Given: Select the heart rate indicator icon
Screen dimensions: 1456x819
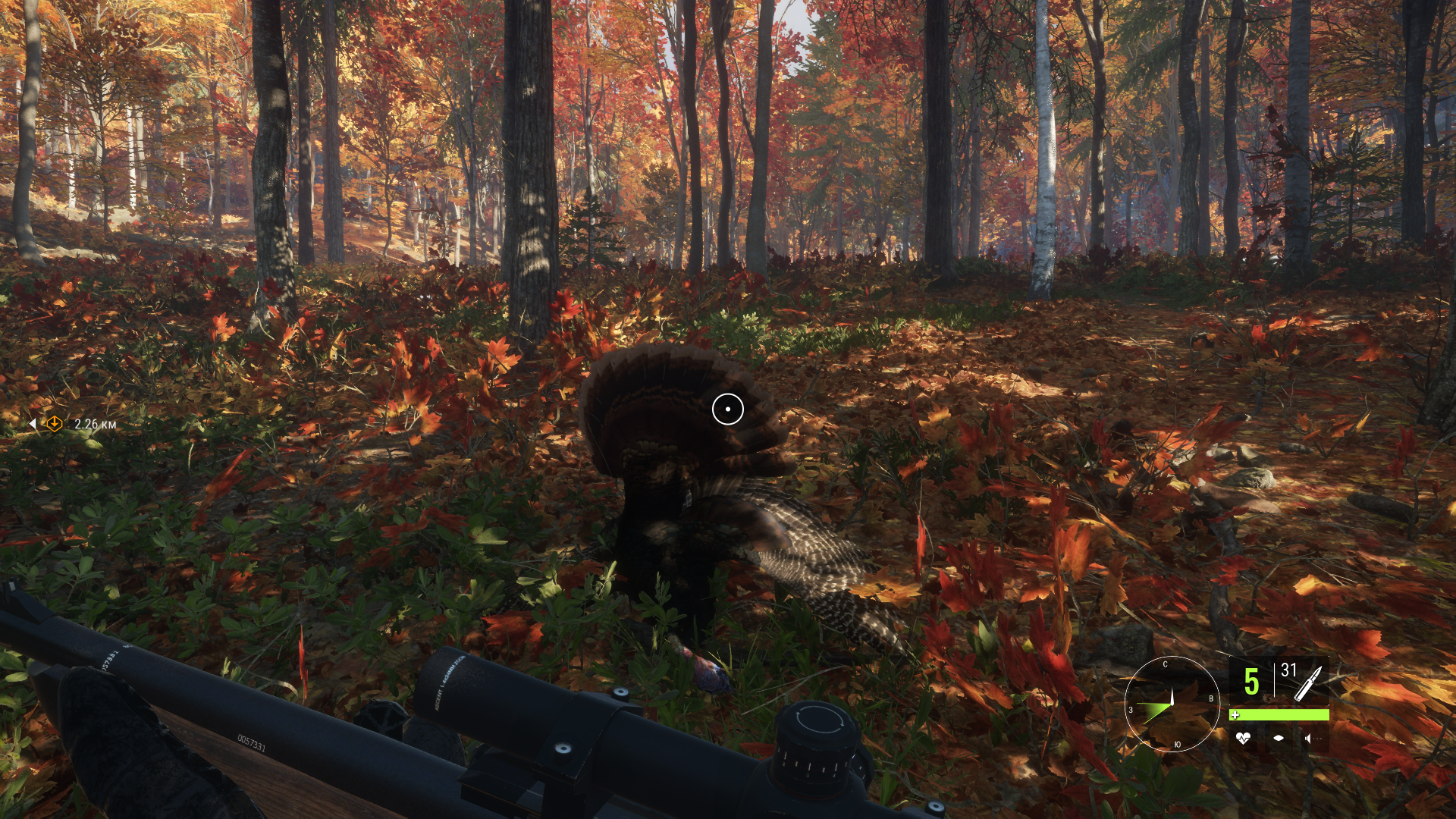Looking at the screenshot, I should point(1243,738).
